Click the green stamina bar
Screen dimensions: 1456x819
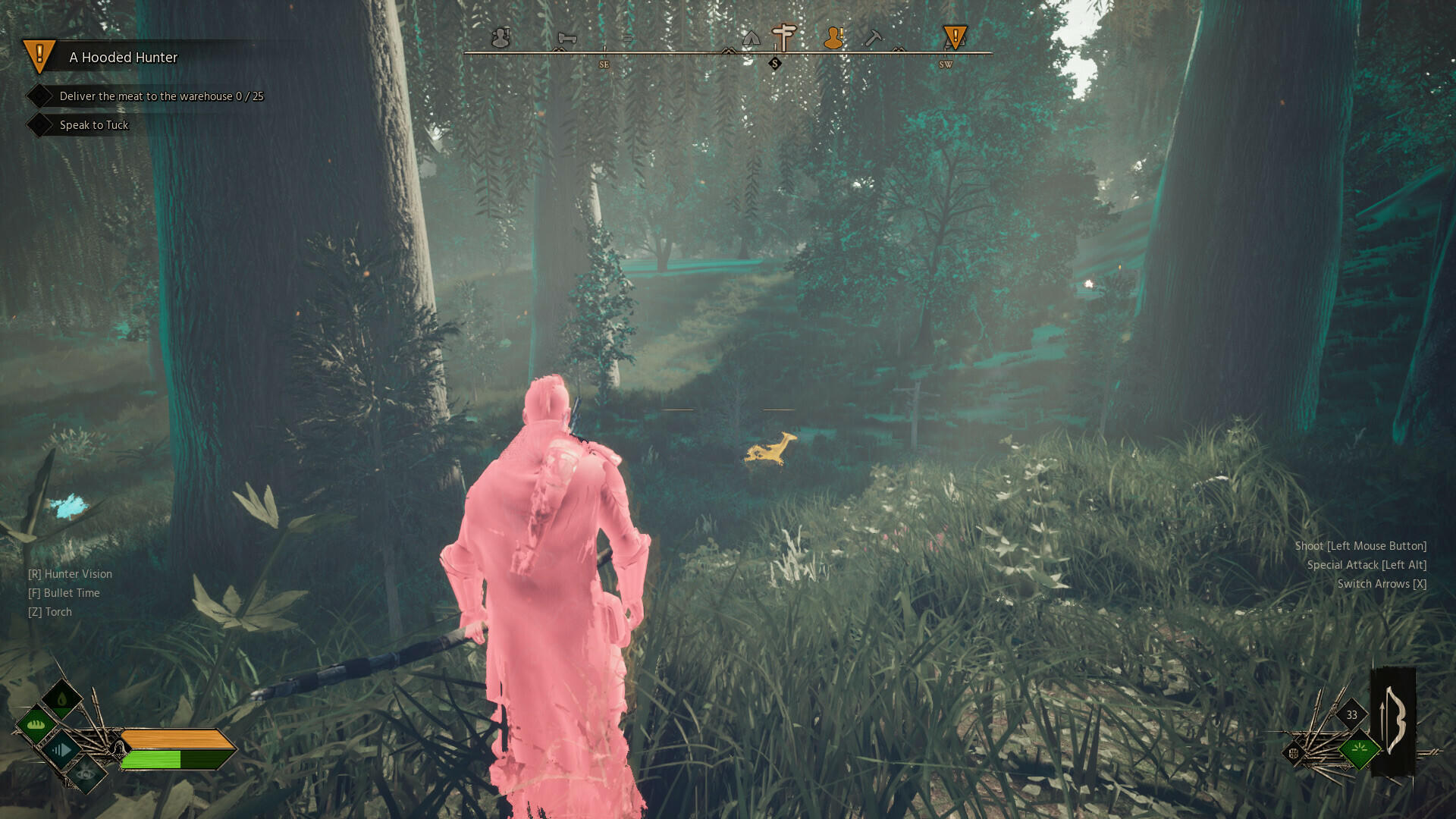tap(152, 759)
